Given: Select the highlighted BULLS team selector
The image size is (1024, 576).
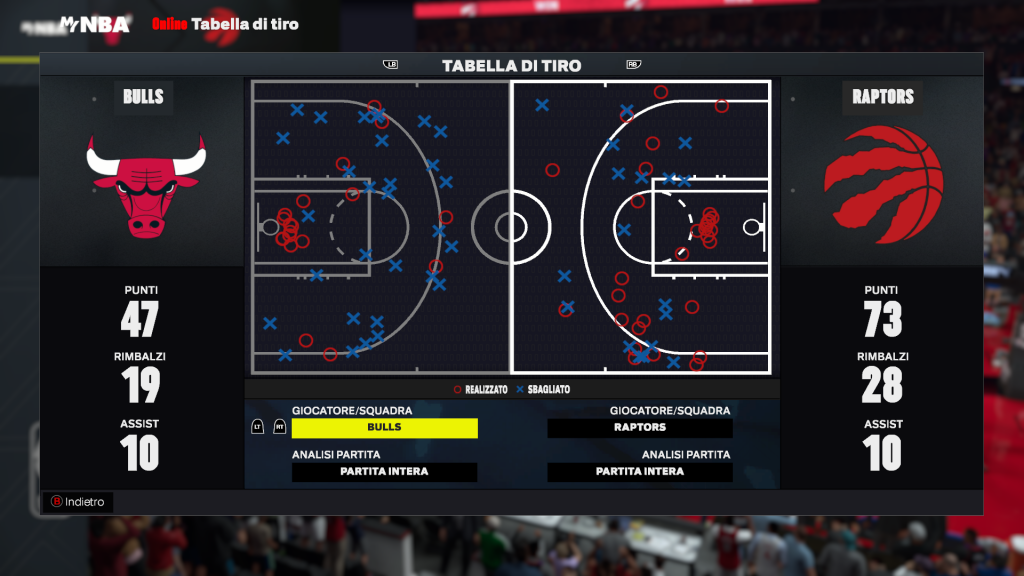Looking at the screenshot, I should [x=384, y=428].
